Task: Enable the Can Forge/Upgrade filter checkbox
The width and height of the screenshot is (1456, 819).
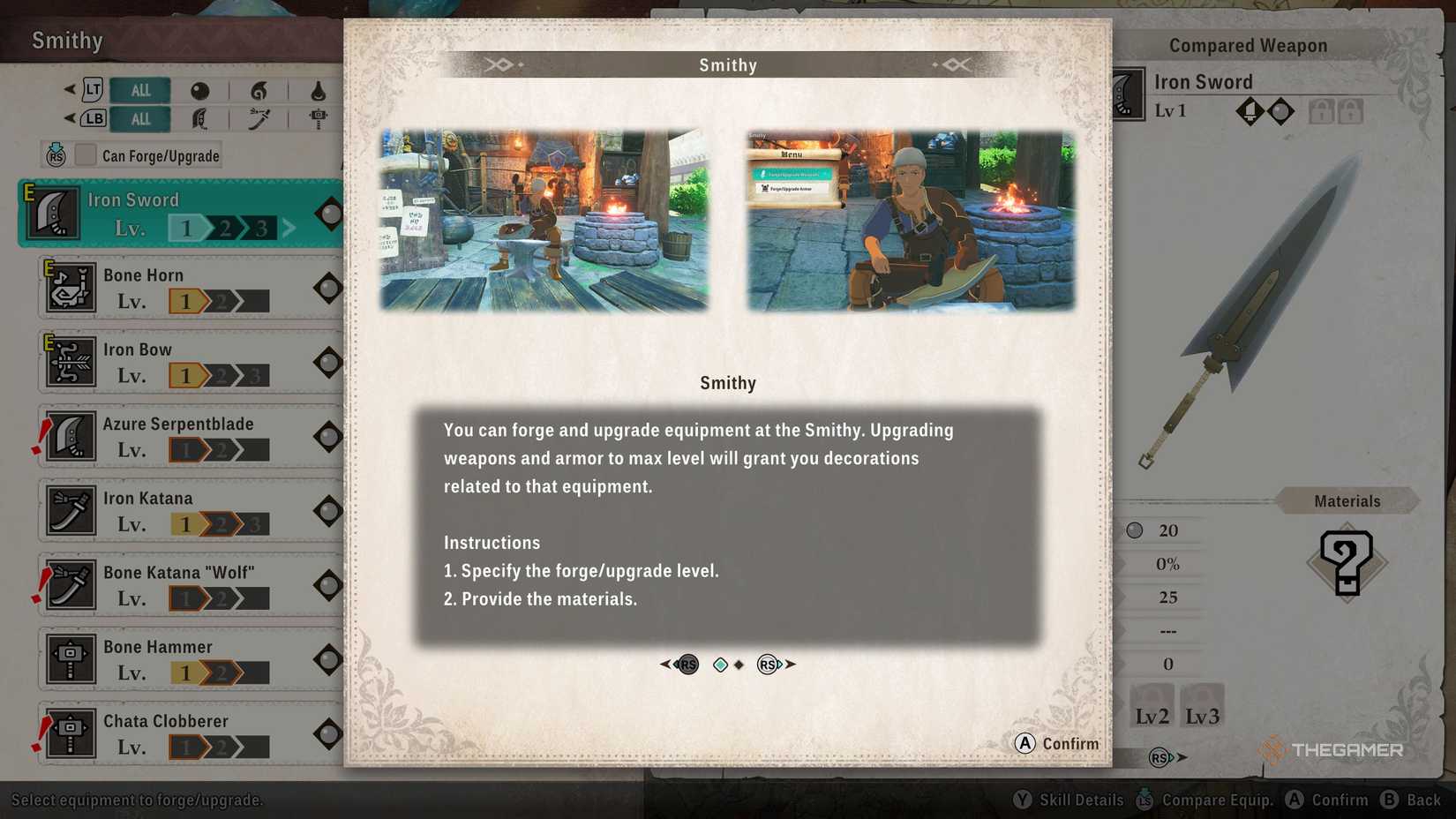Action: point(85,155)
